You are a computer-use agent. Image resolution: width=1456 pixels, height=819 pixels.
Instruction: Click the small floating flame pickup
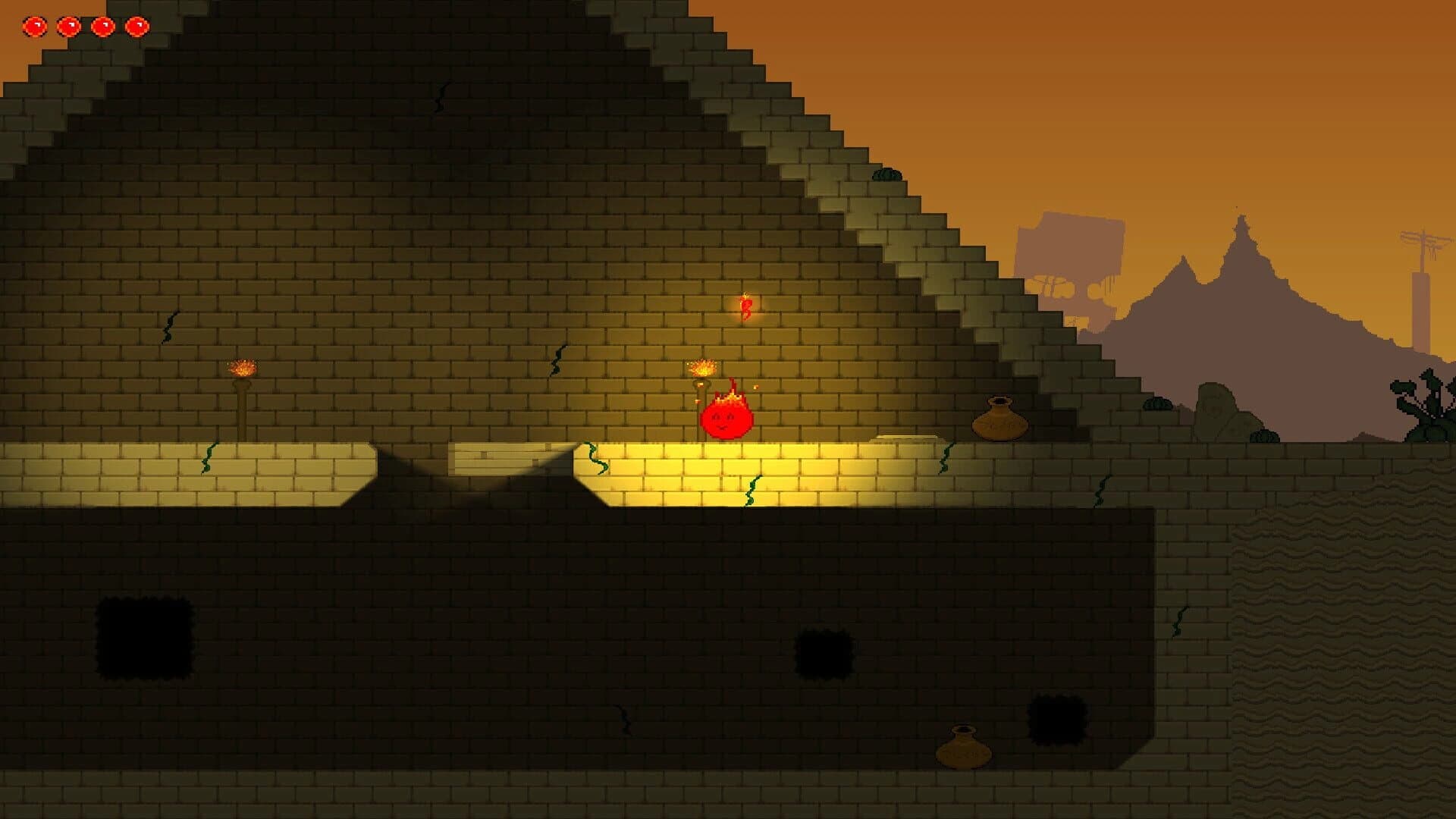tap(745, 306)
